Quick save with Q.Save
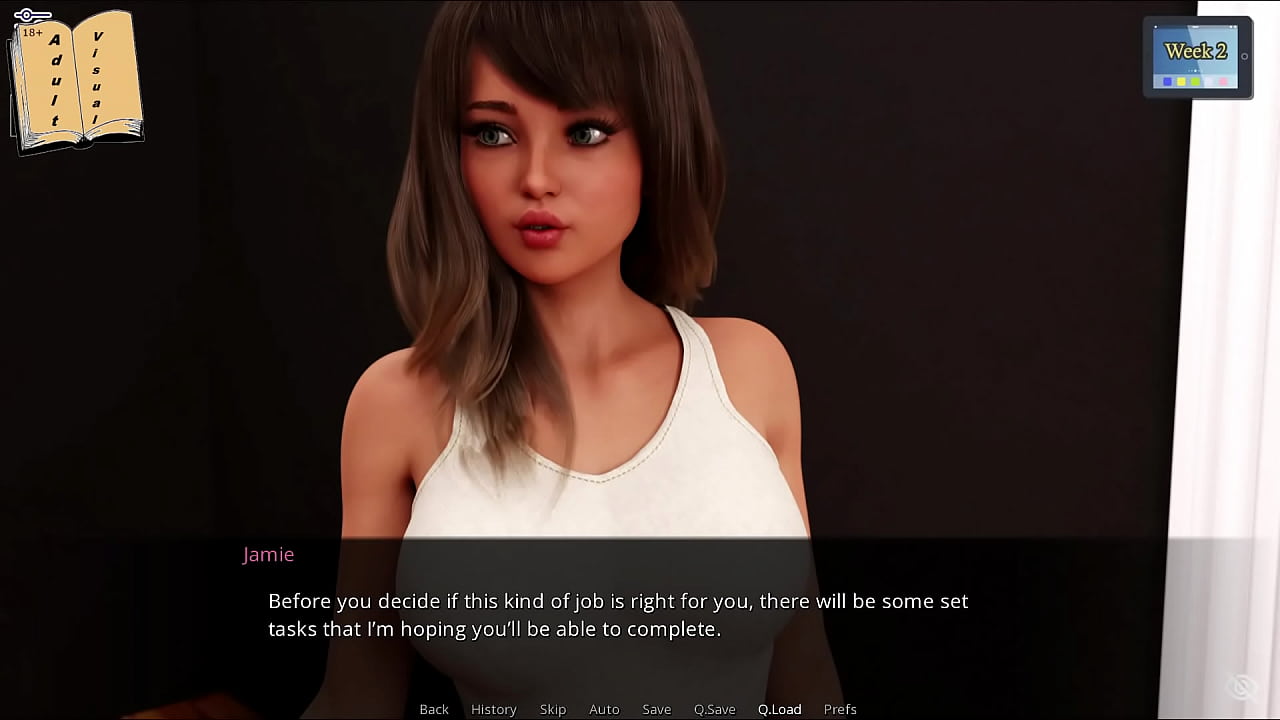1280x720 pixels. [714, 709]
